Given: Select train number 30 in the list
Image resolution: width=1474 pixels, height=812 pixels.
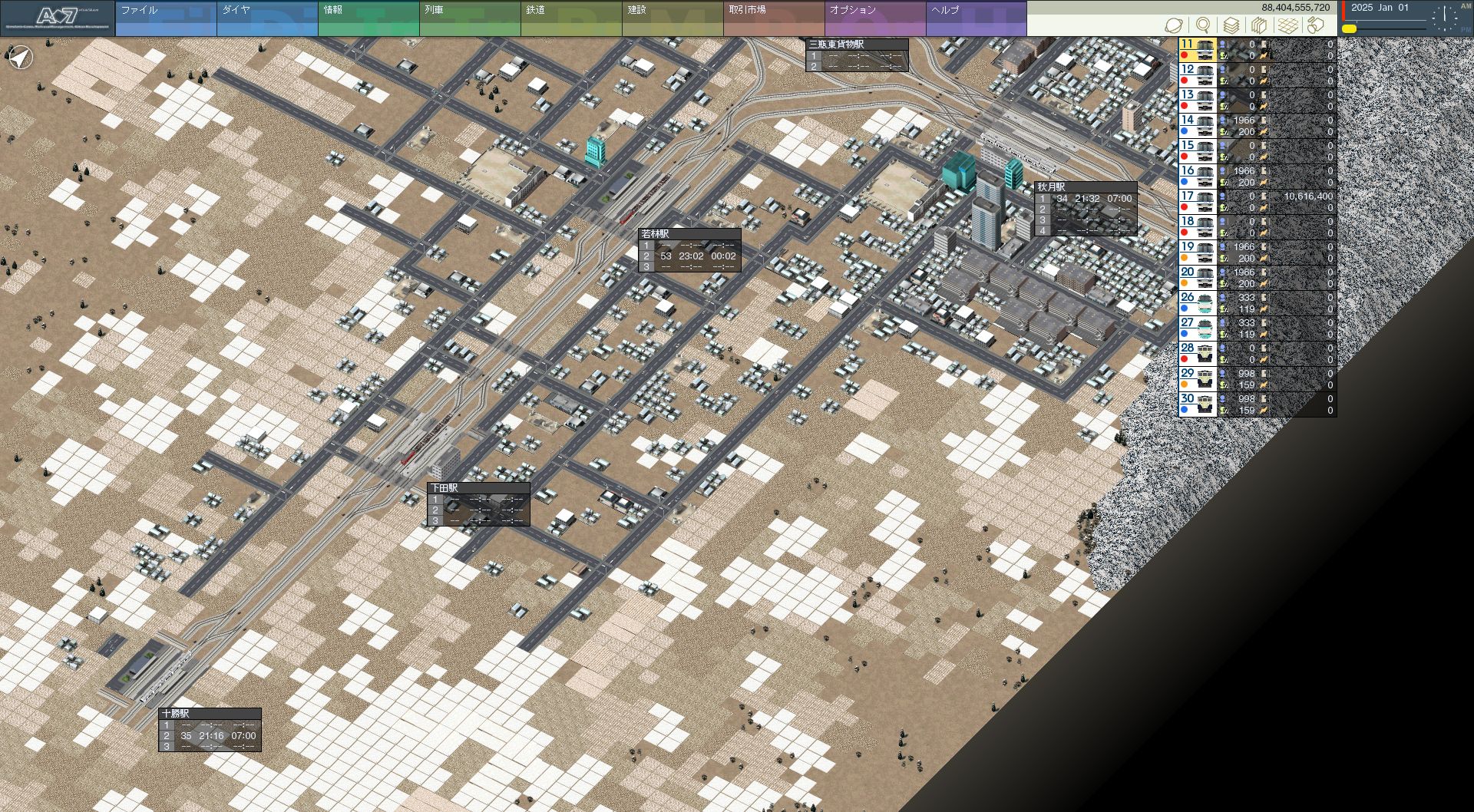Looking at the screenshot, I should pos(1198,404).
